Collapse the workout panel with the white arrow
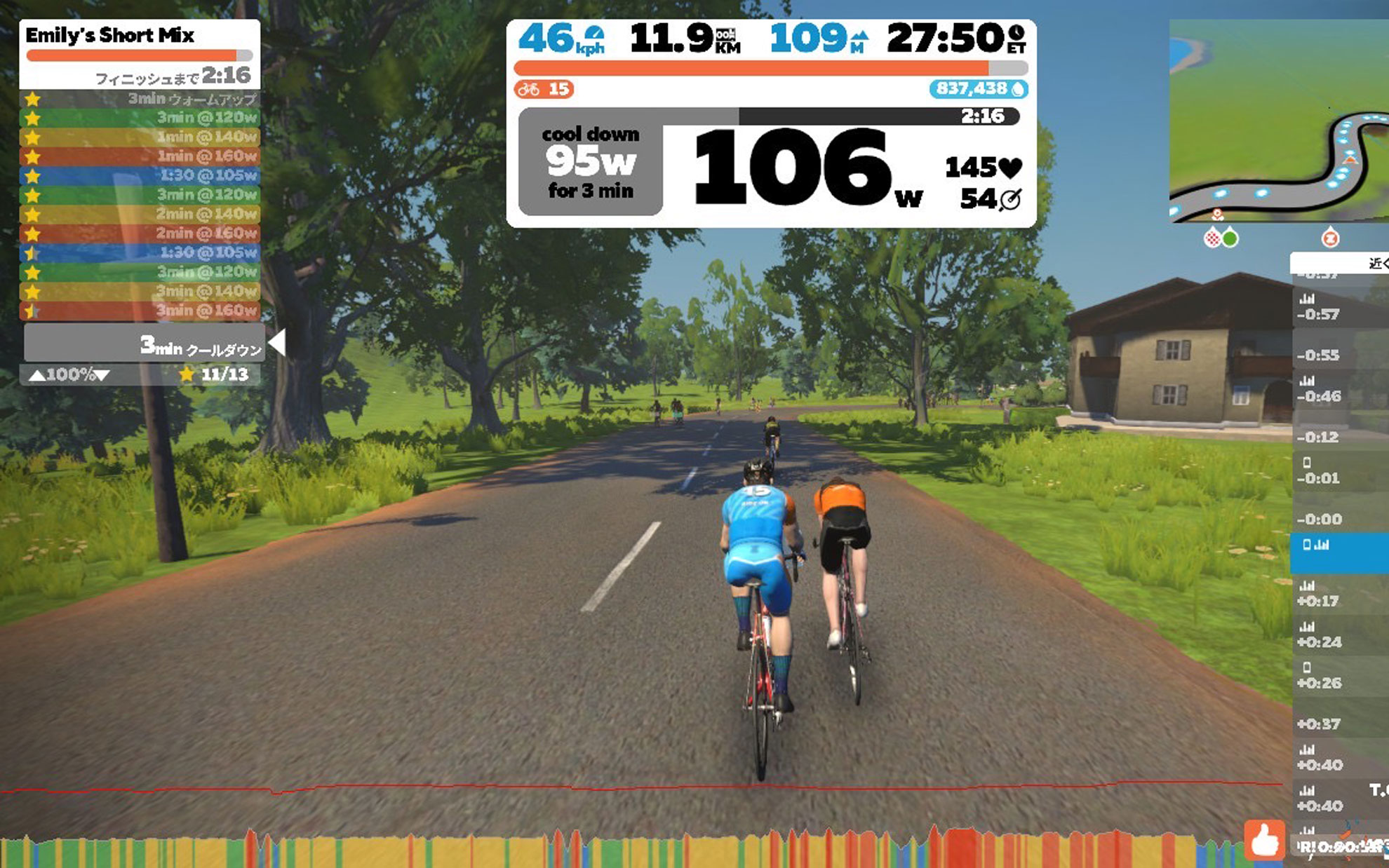1389x868 pixels. coord(278,342)
